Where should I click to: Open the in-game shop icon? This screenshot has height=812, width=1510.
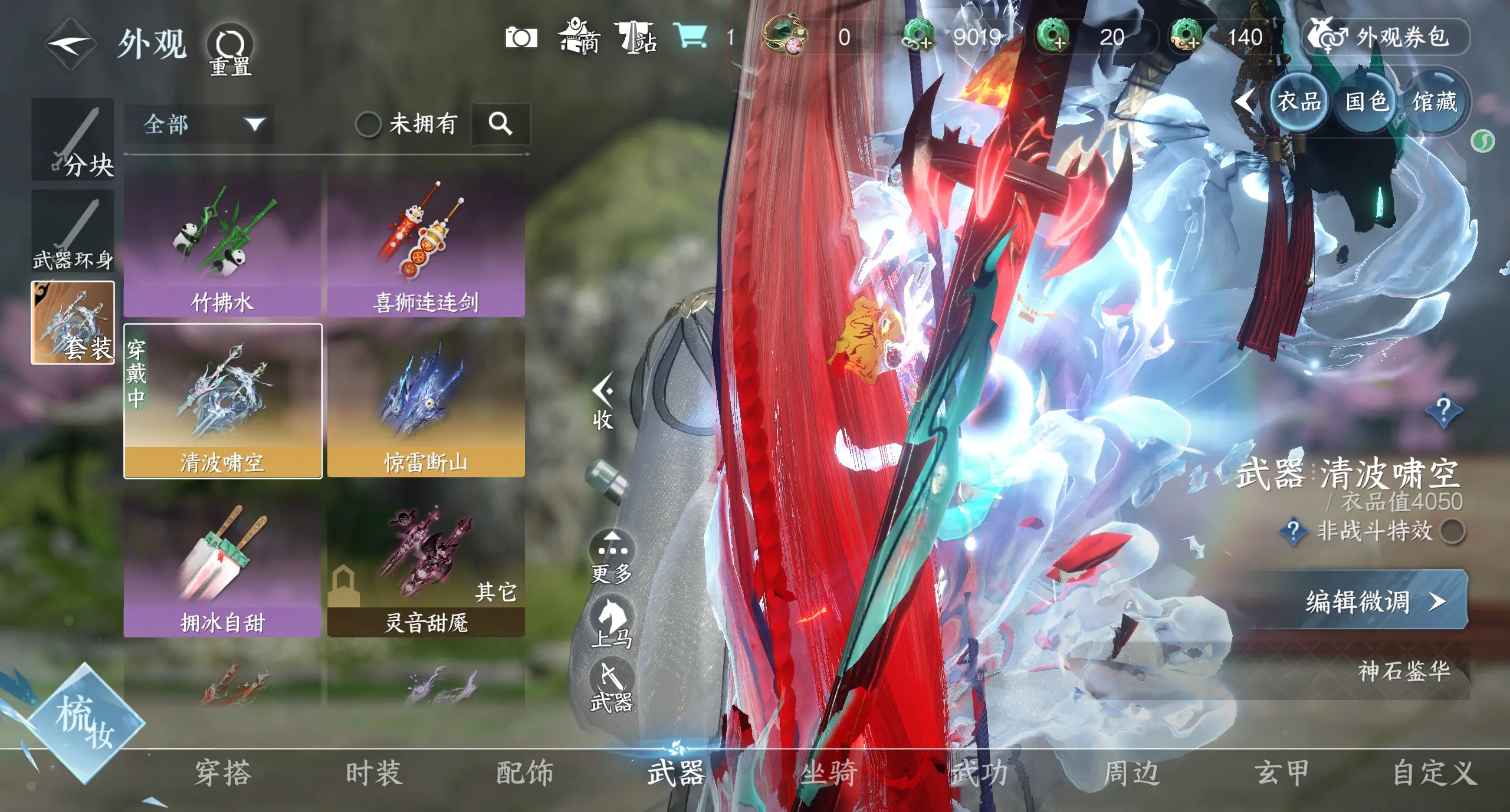click(x=581, y=37)
